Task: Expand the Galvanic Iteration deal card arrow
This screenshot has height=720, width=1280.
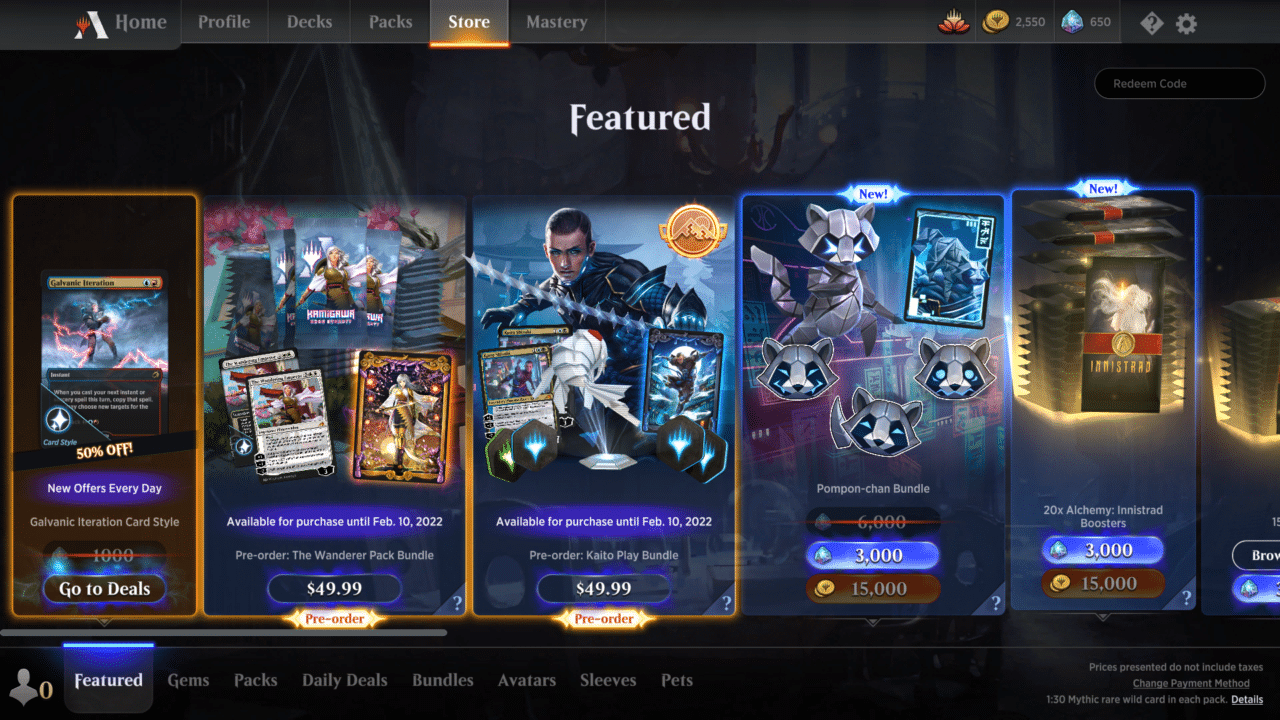Action: point(104,623)
